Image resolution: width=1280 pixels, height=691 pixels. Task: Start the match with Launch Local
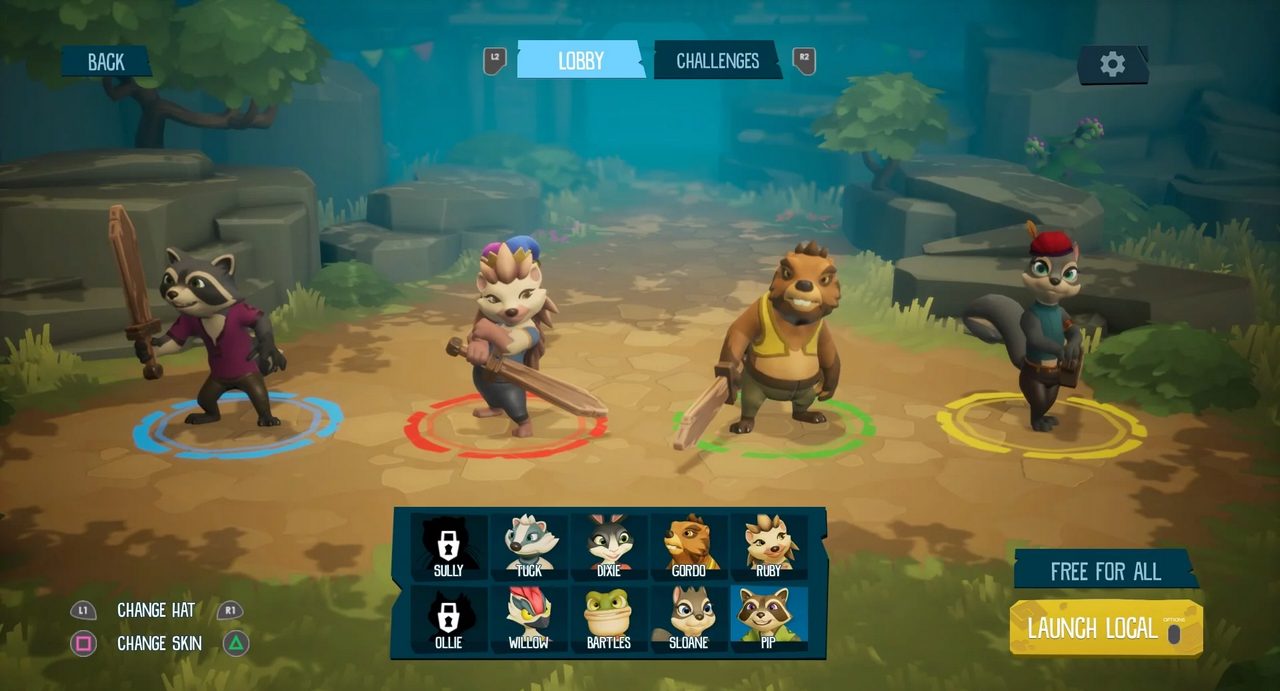tap(1105, 629)
